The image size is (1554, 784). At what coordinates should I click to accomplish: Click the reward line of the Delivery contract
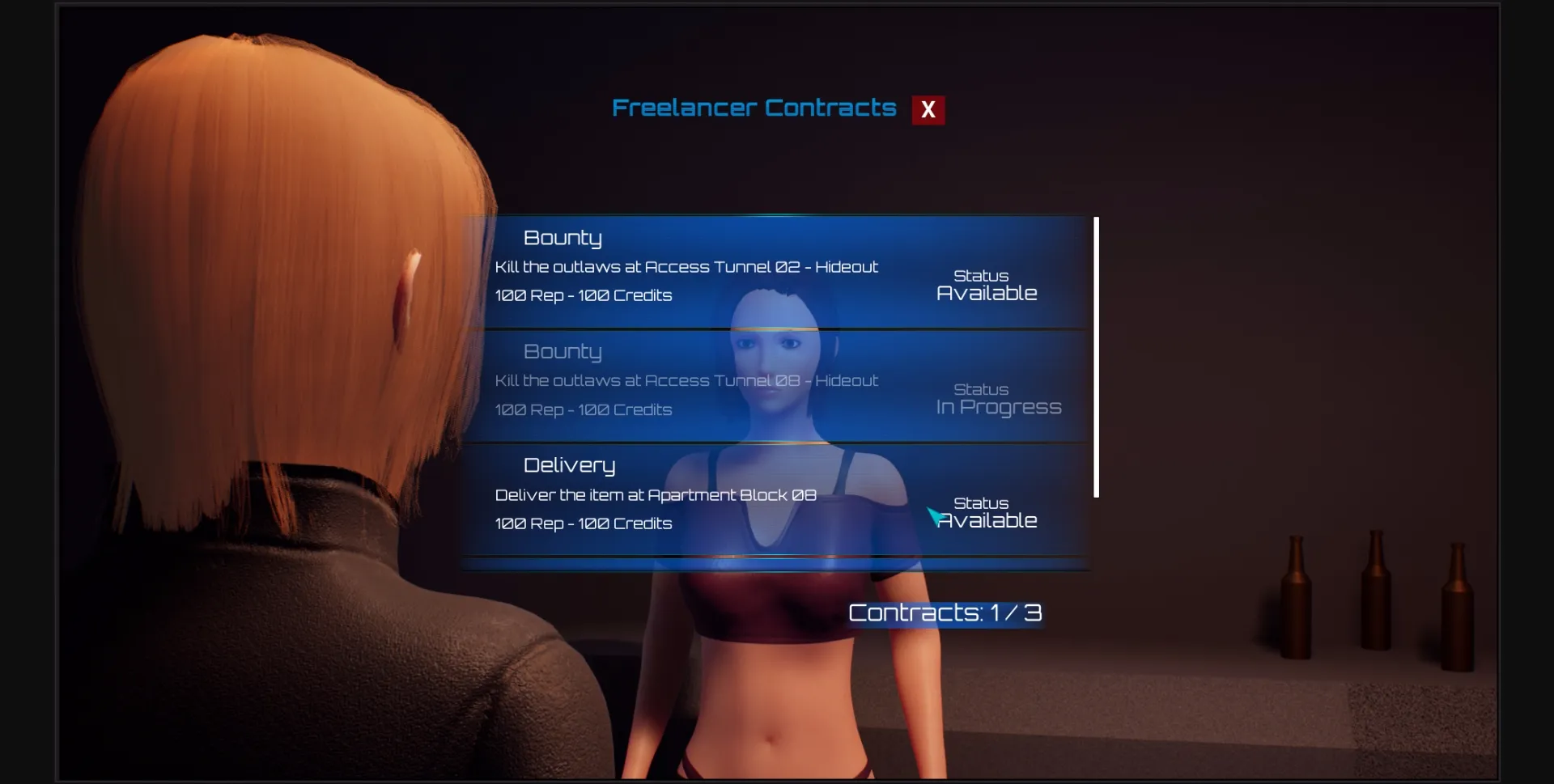(x=584, y=523)
